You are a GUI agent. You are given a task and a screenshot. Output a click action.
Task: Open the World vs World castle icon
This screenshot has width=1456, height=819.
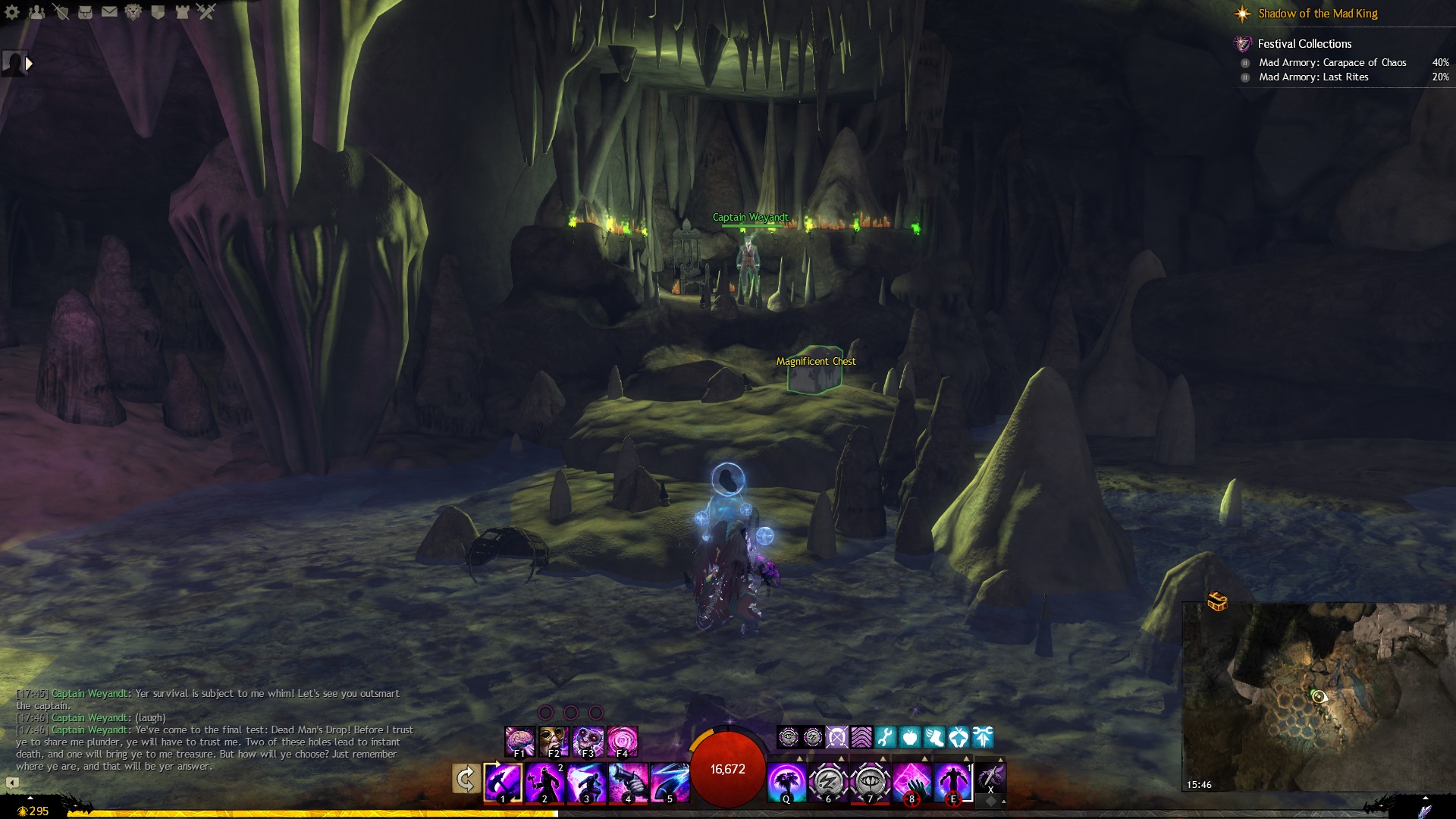182,12
